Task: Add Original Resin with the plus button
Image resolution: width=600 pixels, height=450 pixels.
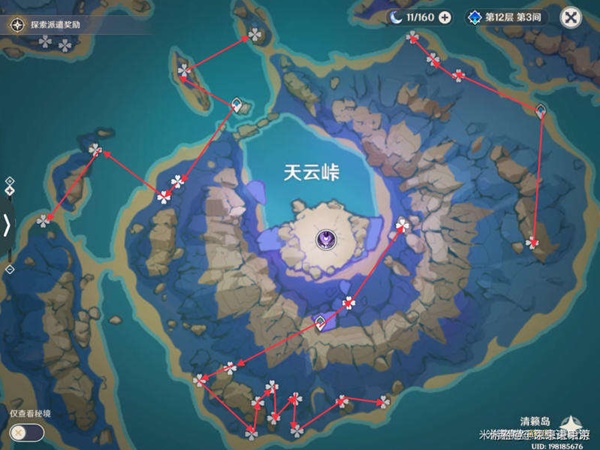Action: pos(445,17)
